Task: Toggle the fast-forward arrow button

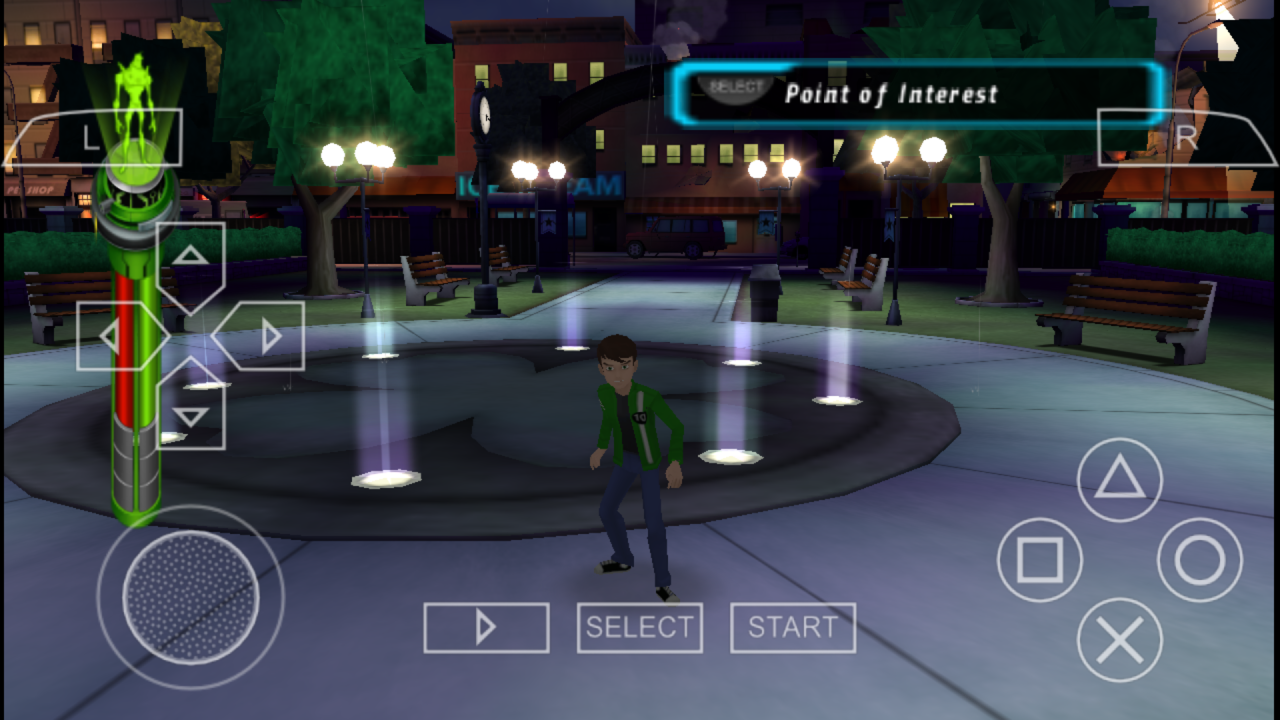Action: (486, 628)
